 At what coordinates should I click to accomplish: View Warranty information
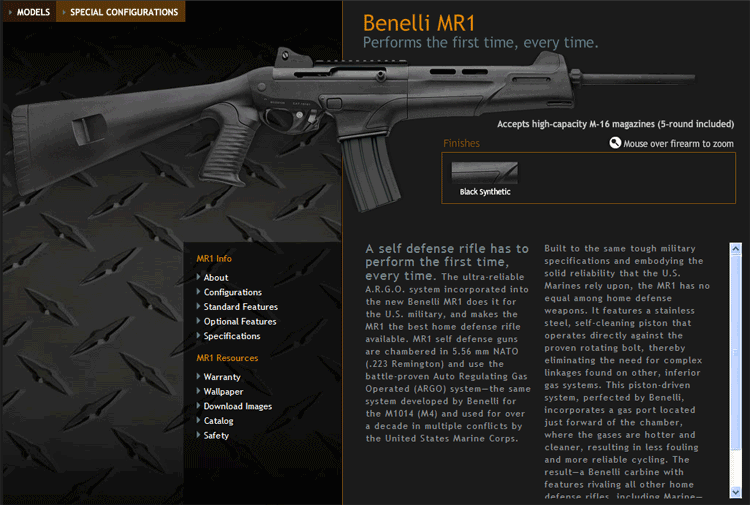coord(222,377)
